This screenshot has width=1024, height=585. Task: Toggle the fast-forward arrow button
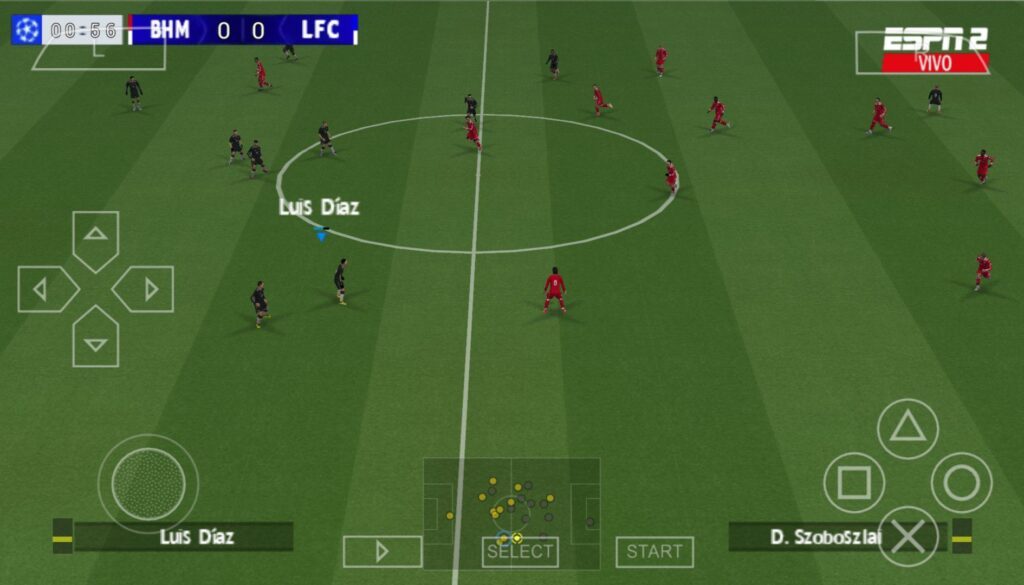click(x=382, y=551)
